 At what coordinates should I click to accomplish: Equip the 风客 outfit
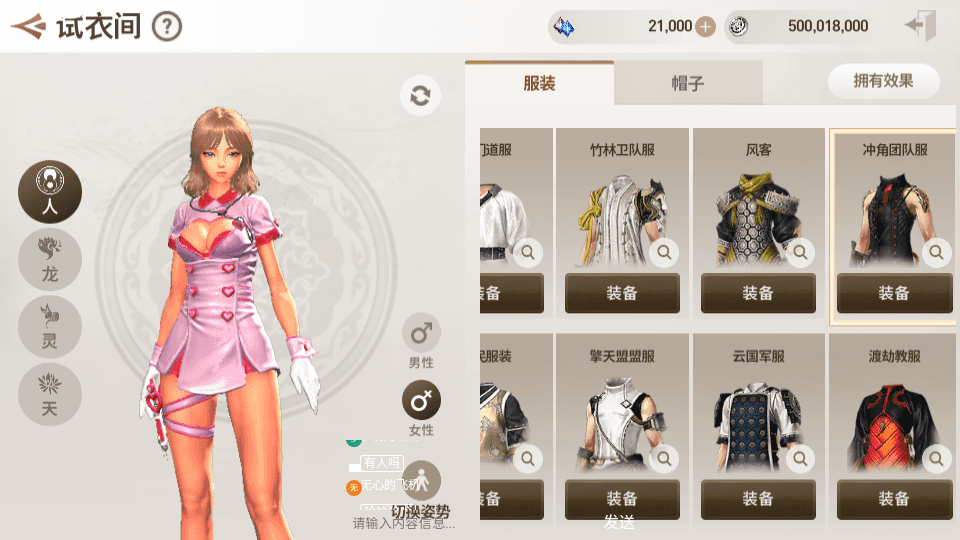[758, 293]
